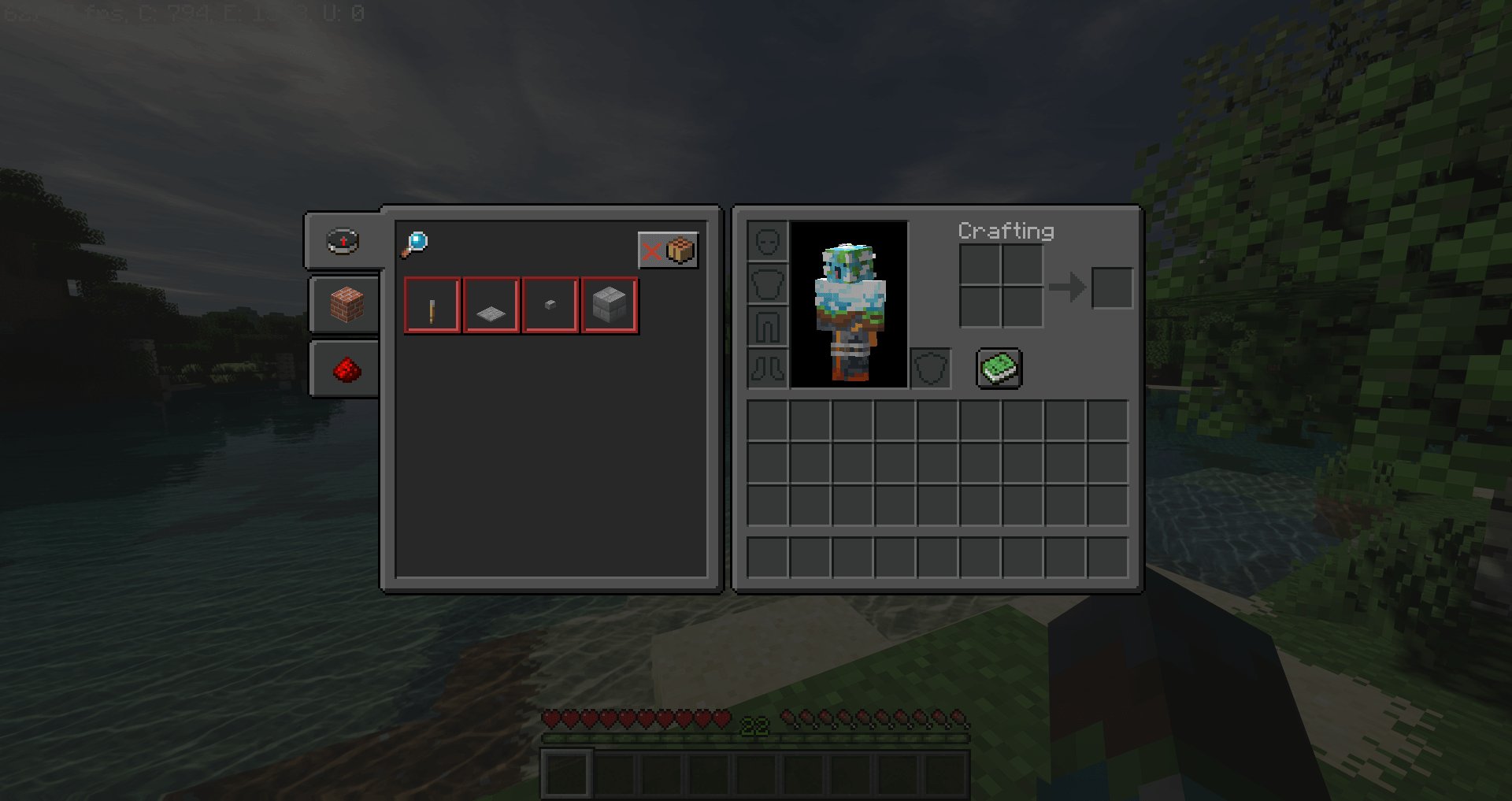Viewport: 1512px width, 801px height.
Task: Choose the stone bricks recipe
Action: click(x=610, y=306)
